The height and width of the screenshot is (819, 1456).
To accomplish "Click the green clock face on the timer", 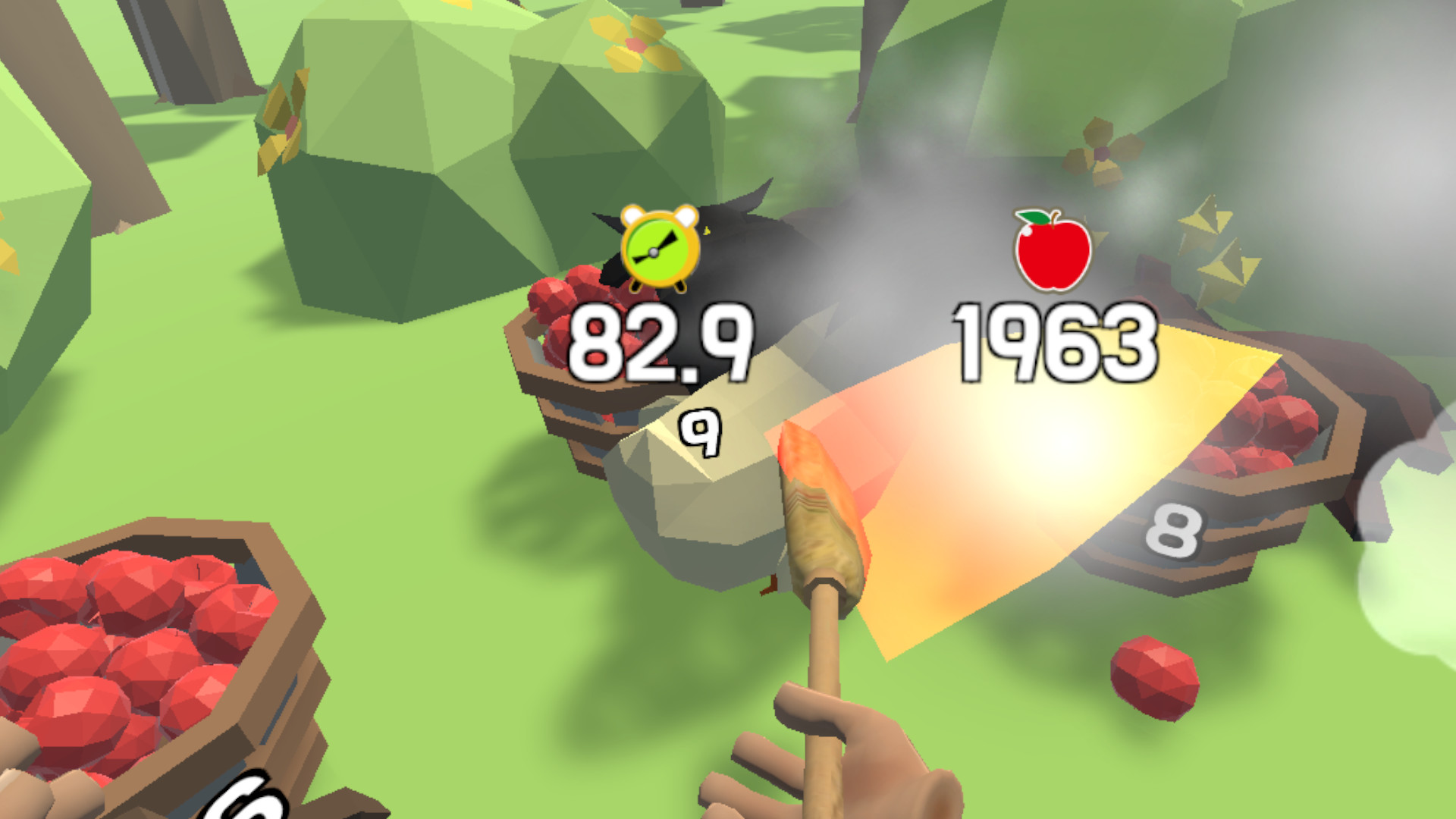I will (657, 254).
